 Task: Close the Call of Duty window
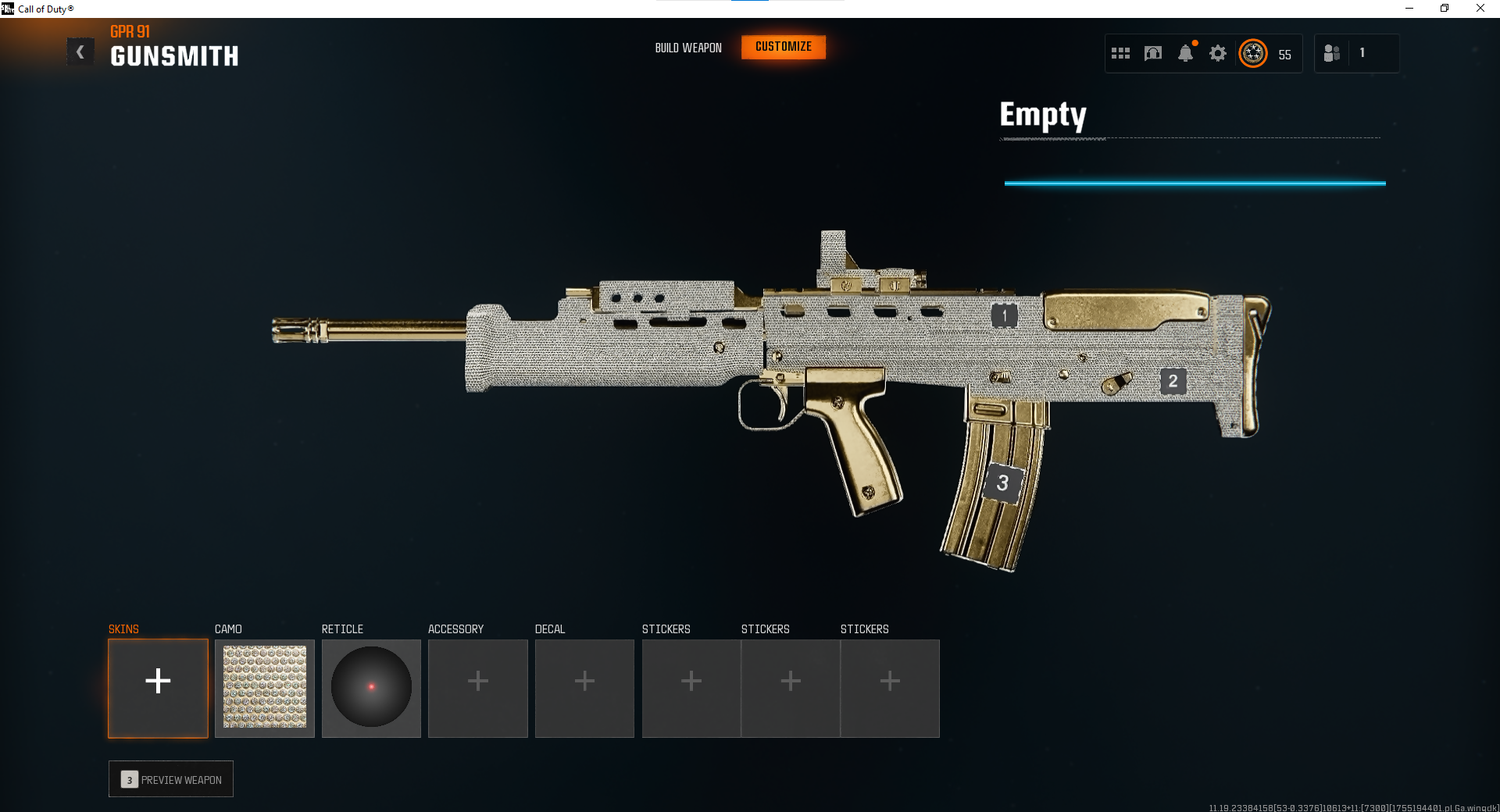point(1480,9)
